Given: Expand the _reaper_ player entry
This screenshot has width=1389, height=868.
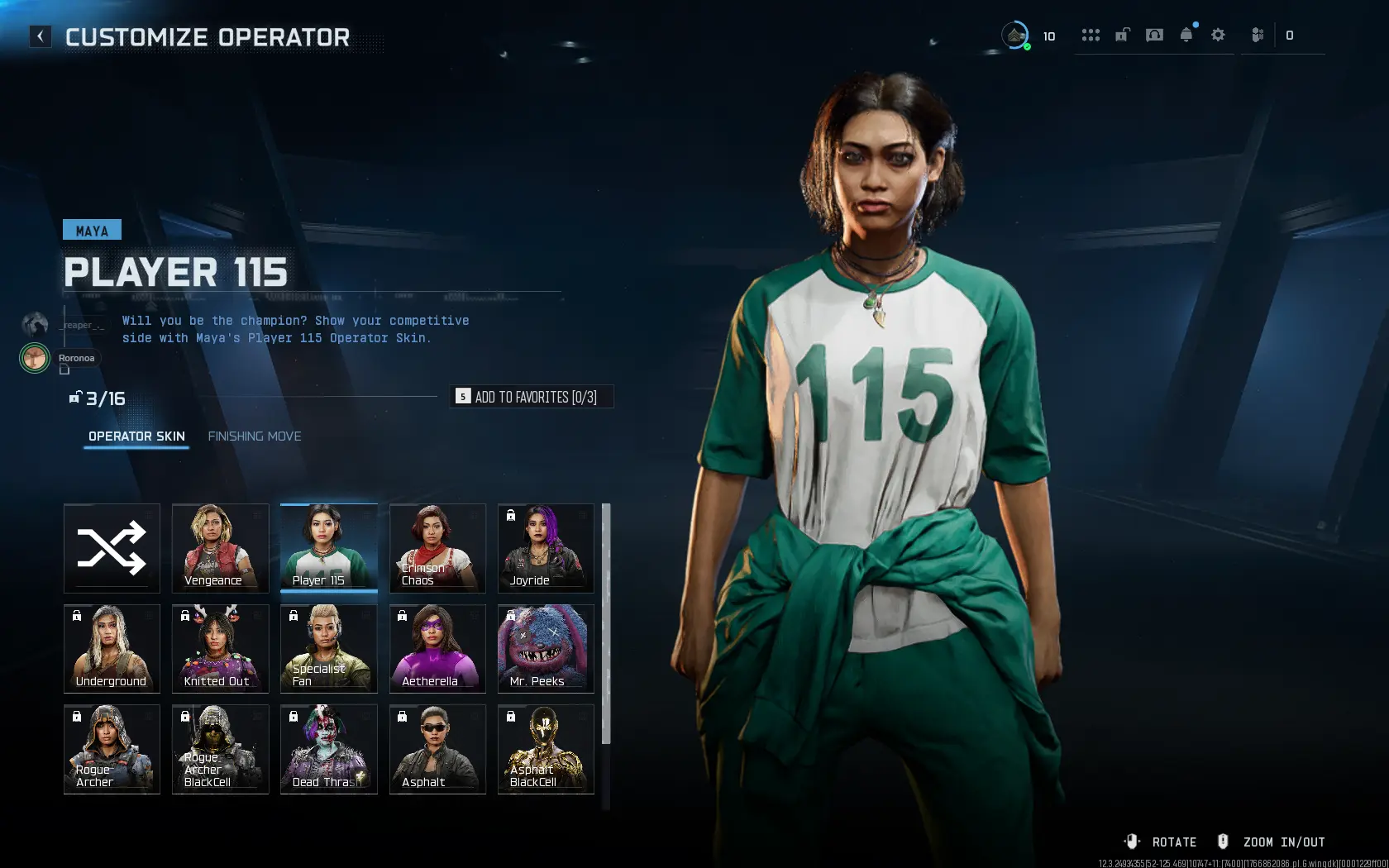Looking at the screenshot, I should point(80,325).
